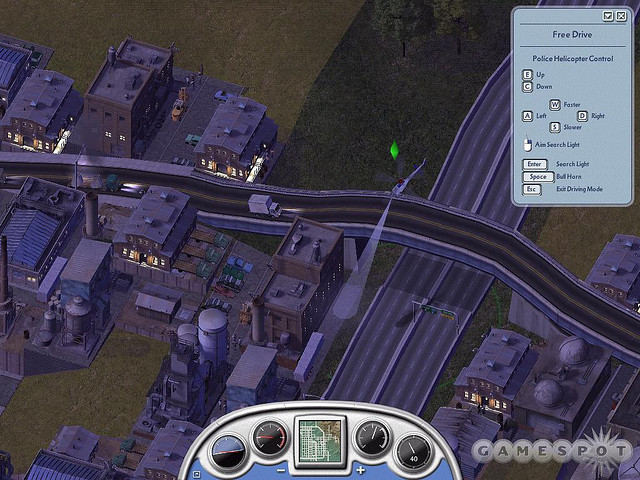Minimize the Free Drive control panel
Image resolution: width=640 pixels, height=480 pixels.
(x=608, y=16)
